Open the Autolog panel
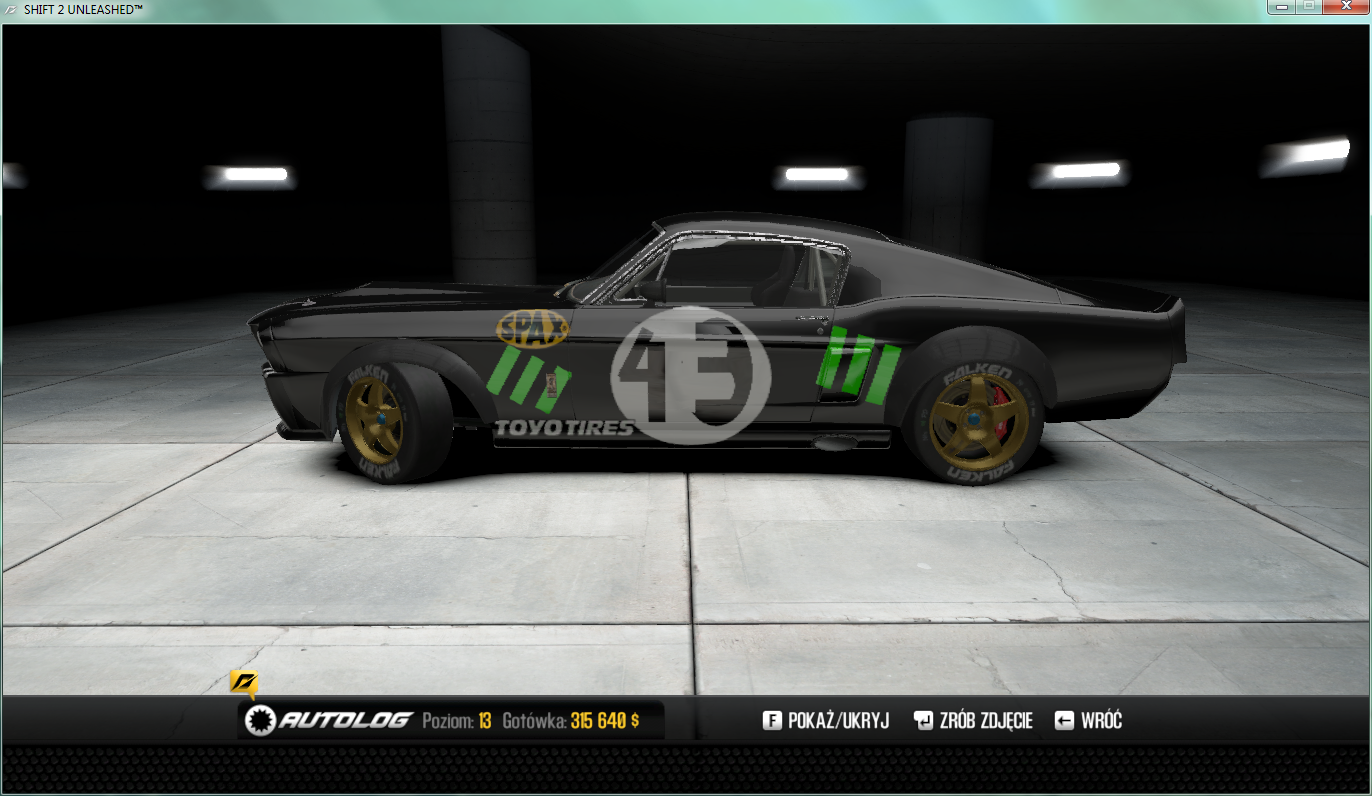This screenshot has height=796, width=1372. point(330,720)
